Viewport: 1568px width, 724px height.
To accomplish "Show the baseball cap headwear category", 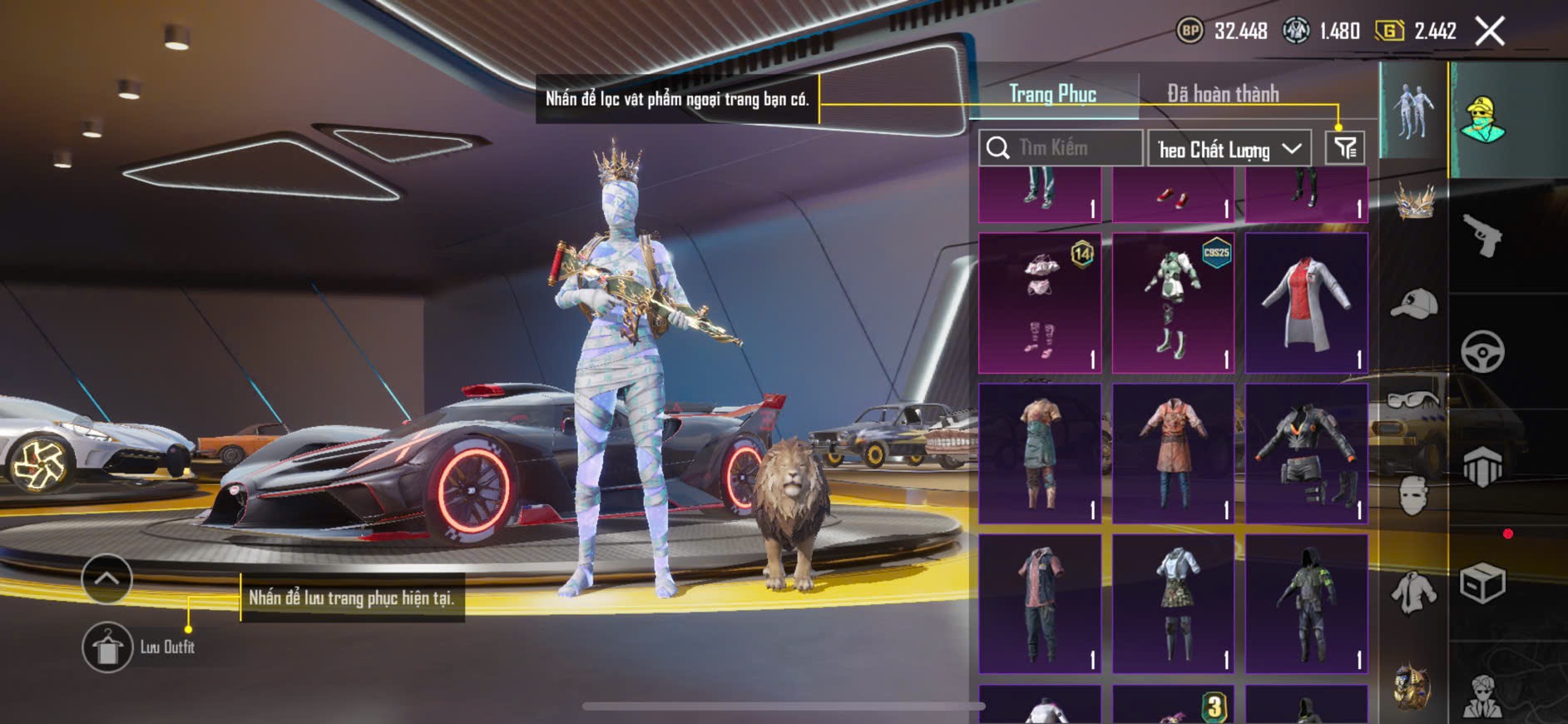I will pos(1414,303).
